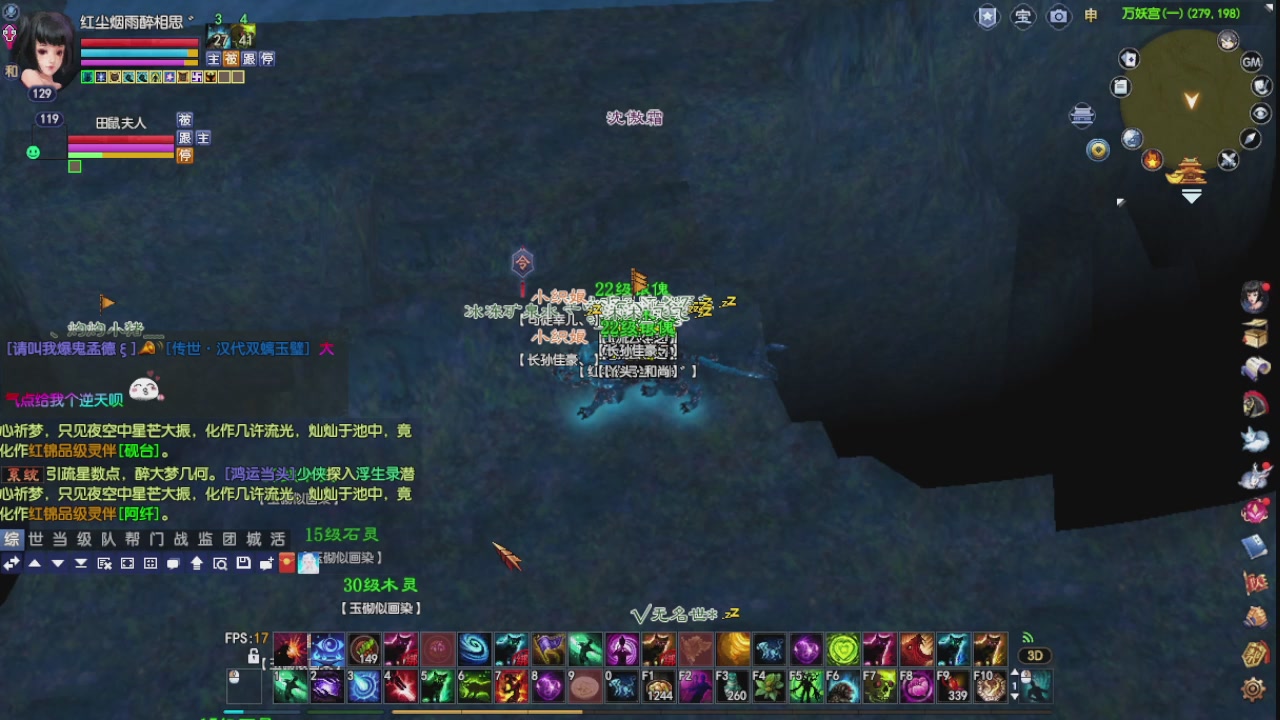Open the globe world map icon on the minimap
Screen dimensions: 1280x720
[1133, 138]
